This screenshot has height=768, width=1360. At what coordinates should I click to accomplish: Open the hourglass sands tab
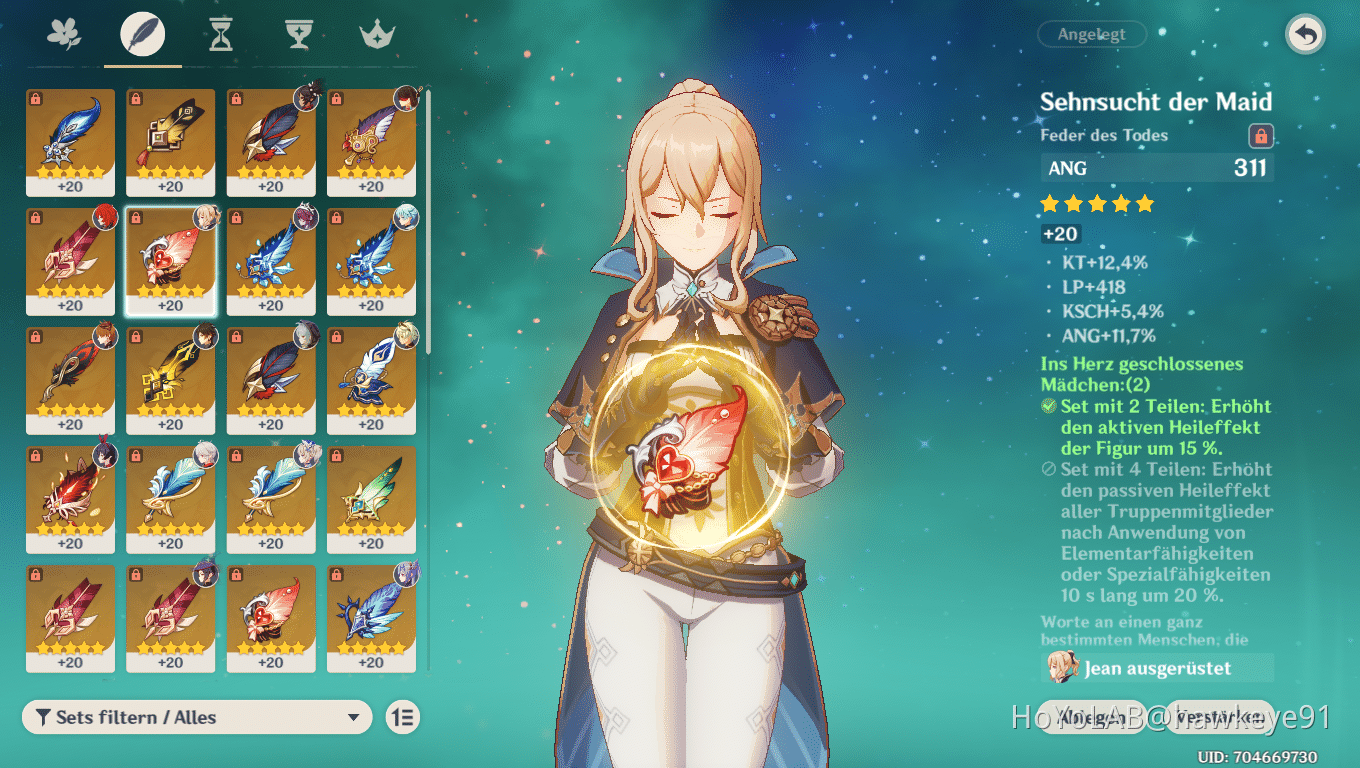click(220, 36)
